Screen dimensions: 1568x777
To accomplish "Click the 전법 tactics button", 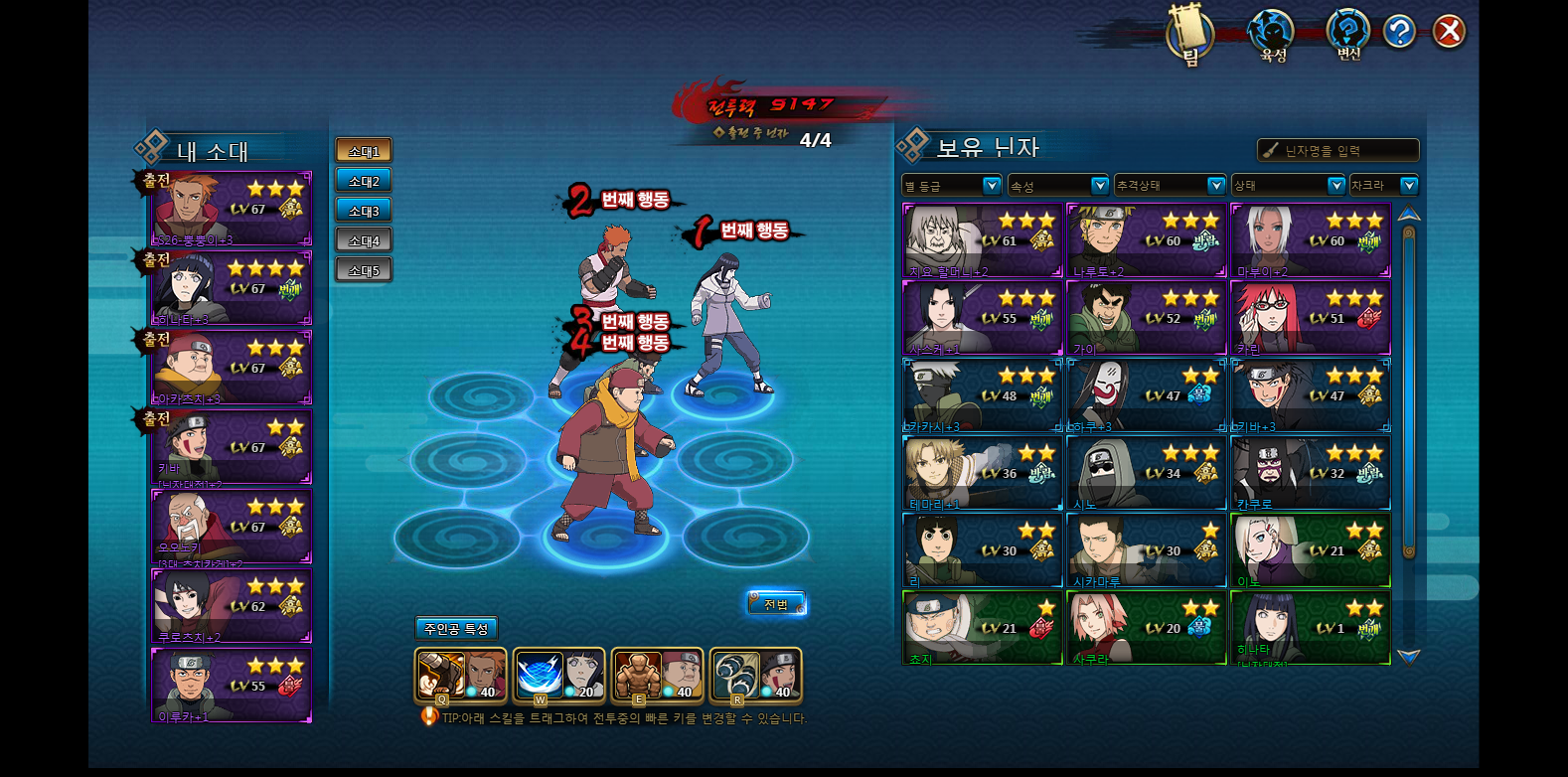I will coord(776,604).
